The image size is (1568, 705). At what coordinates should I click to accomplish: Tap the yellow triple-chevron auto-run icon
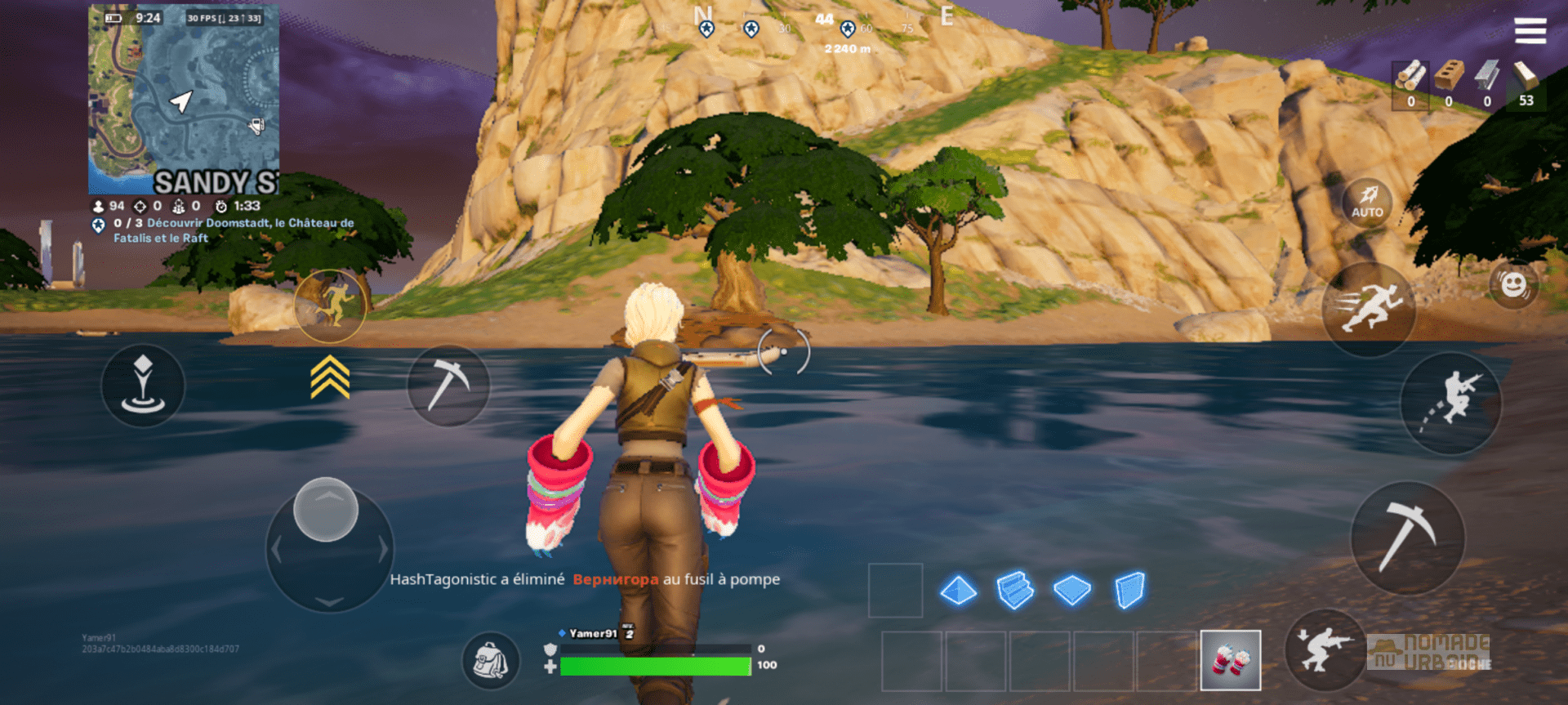coord(330,377)
